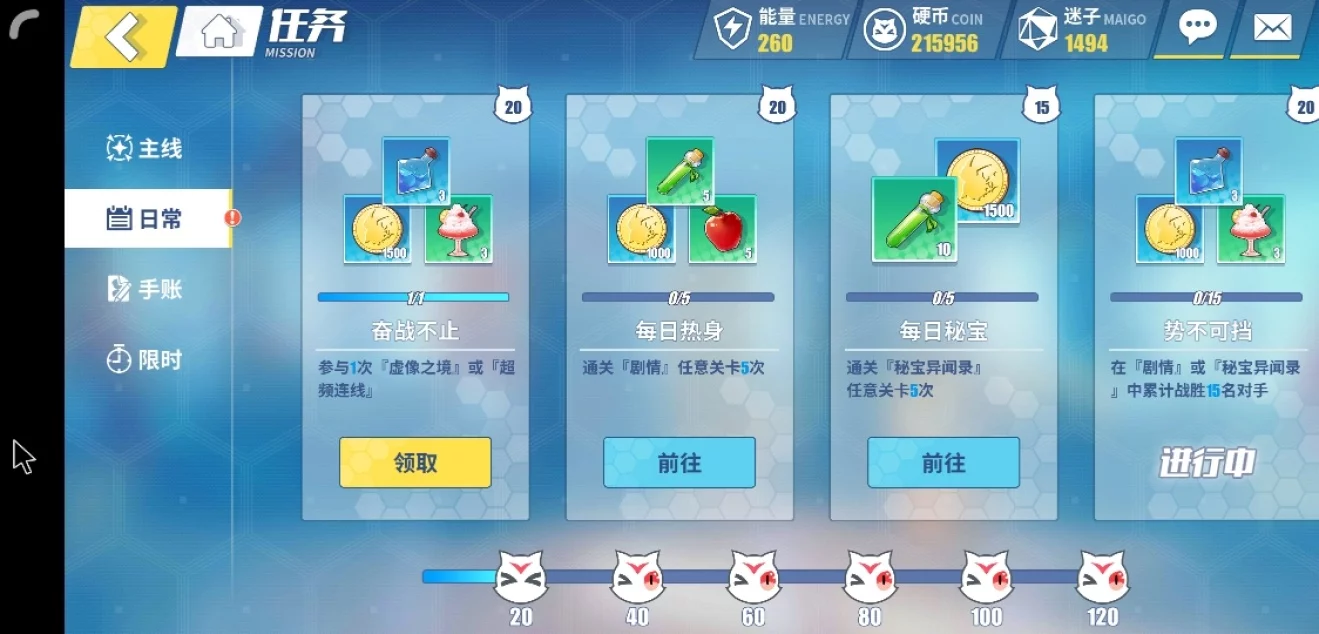This screenshot has width=1319, height=634.
Task: Tap 前往 under 每日热身 mission
Action: point(679,462)
